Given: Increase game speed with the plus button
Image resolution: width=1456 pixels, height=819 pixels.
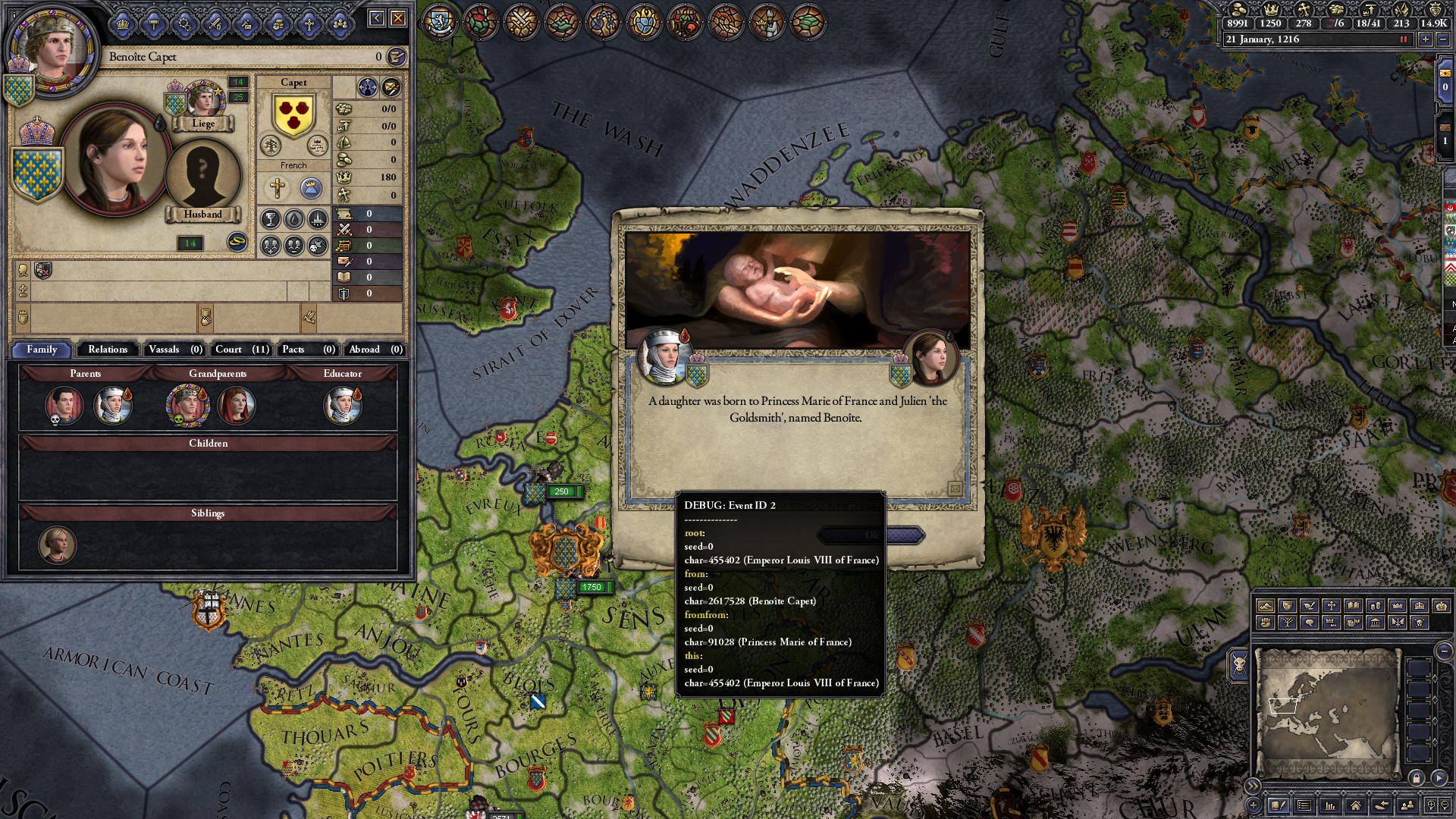Looking at the screenshot, I should [1426, 39].
